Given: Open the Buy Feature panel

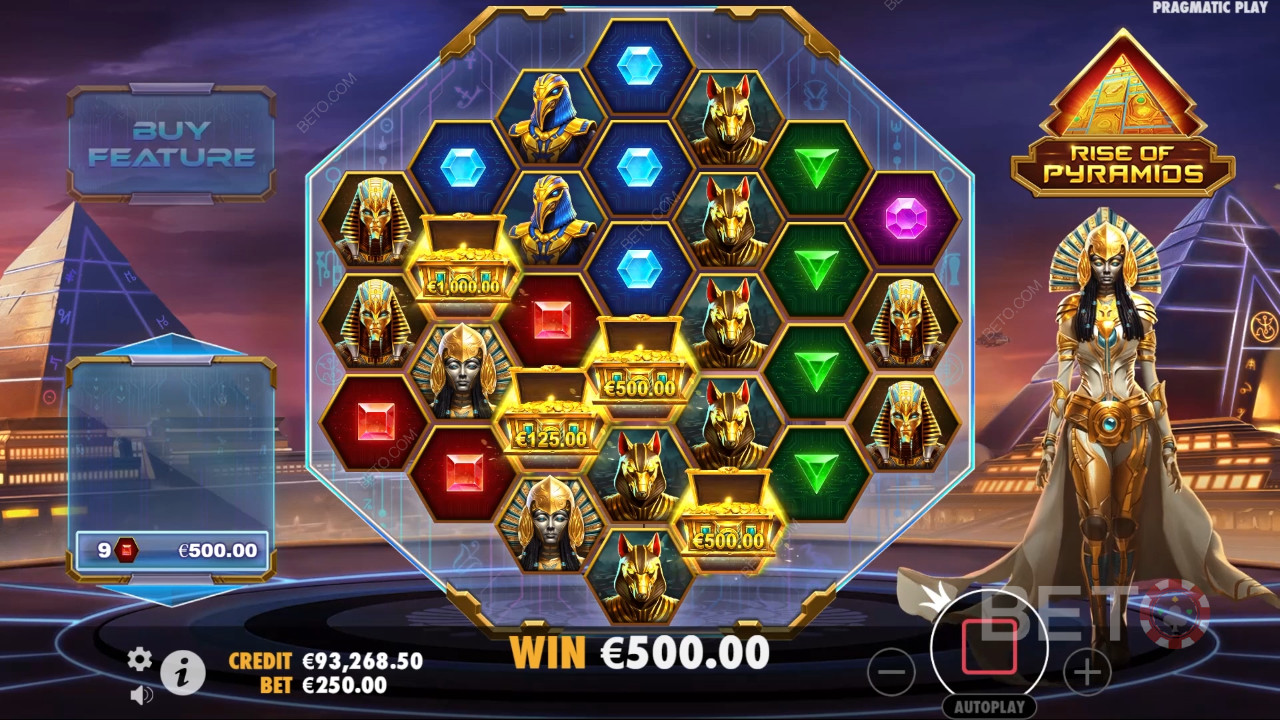Looking at the screenshot, I should pyautogui.click(x=171, y=143).
